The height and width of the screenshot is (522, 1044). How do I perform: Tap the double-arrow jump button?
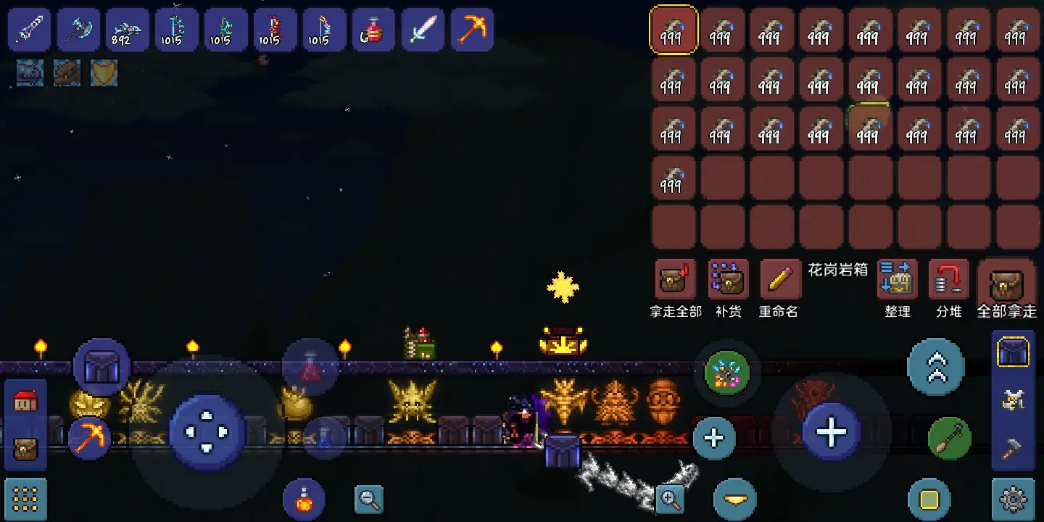pyautogui.click(x=936, y=368)
